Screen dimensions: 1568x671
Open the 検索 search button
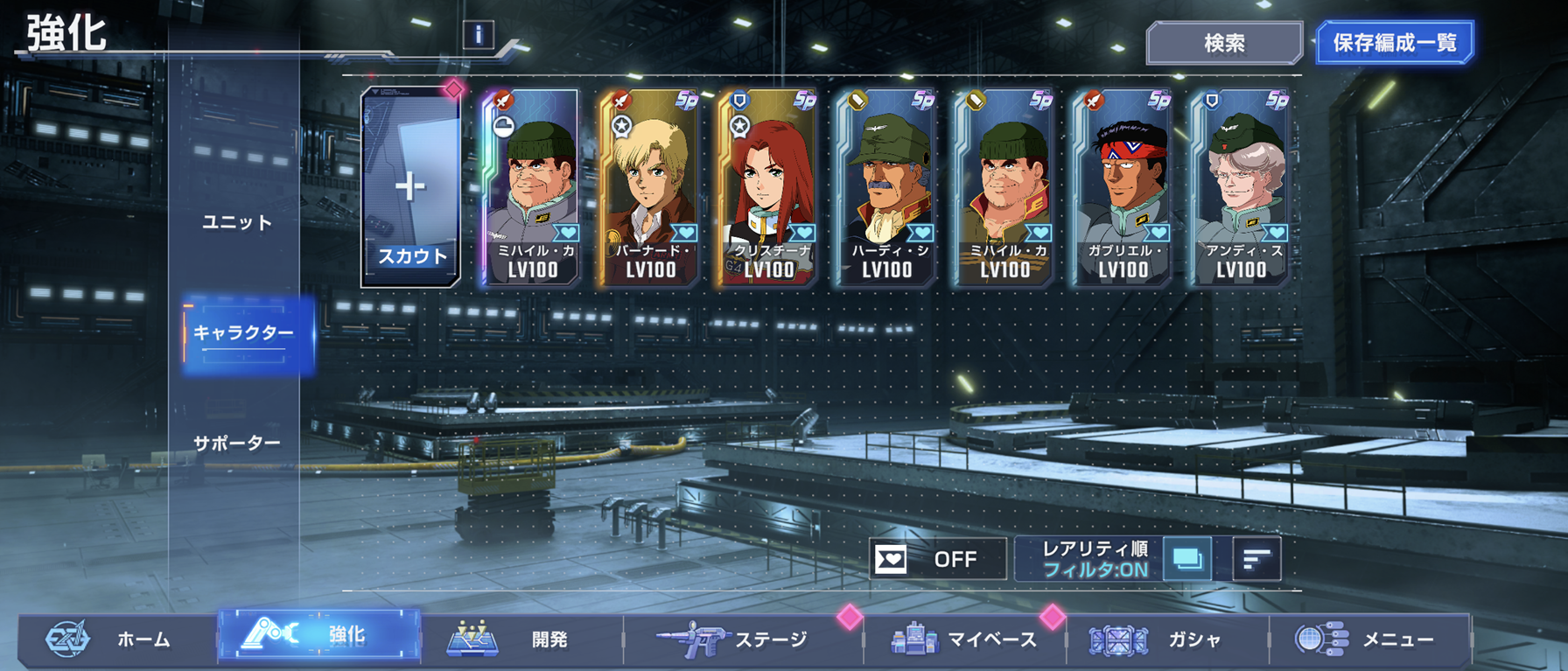pyautogui.click(x=1223, y=43)
